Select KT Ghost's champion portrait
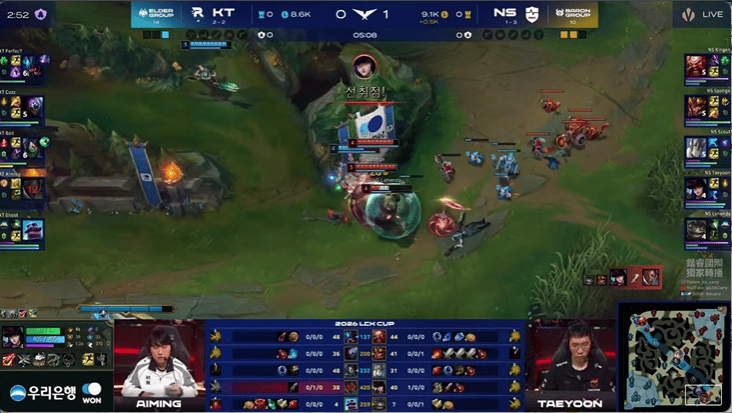The height and width of the screenshot is (413, 732). (33, 229)
